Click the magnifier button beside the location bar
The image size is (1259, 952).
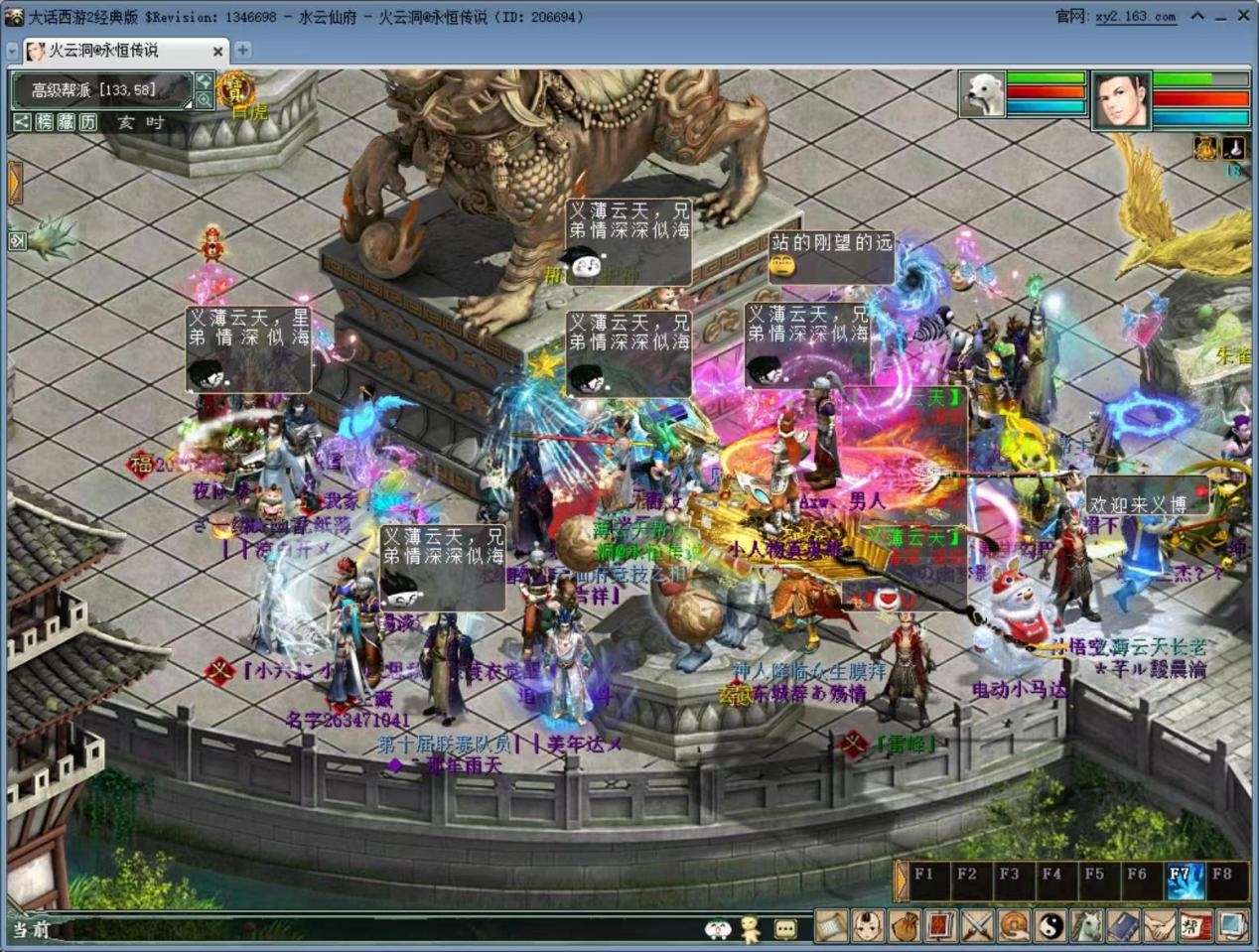pos(204,100)
